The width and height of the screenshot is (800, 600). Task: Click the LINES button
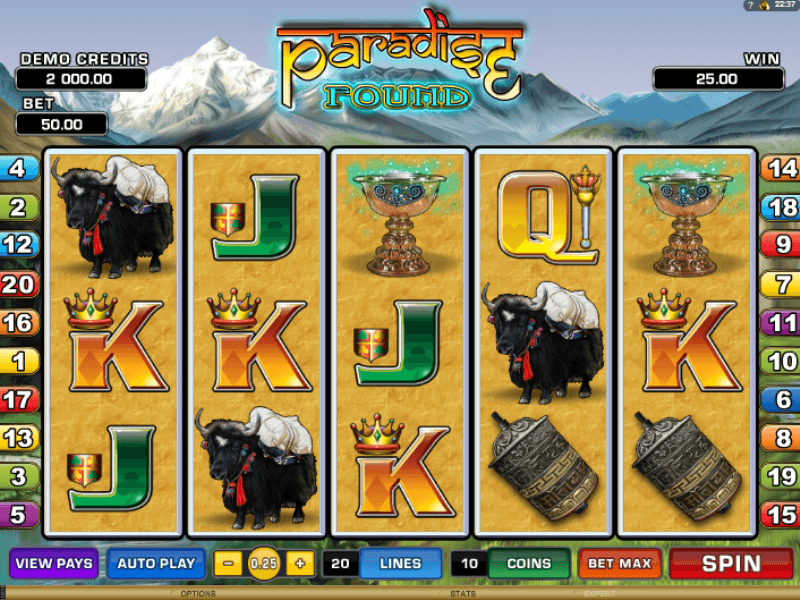click(x=400, y=564)
